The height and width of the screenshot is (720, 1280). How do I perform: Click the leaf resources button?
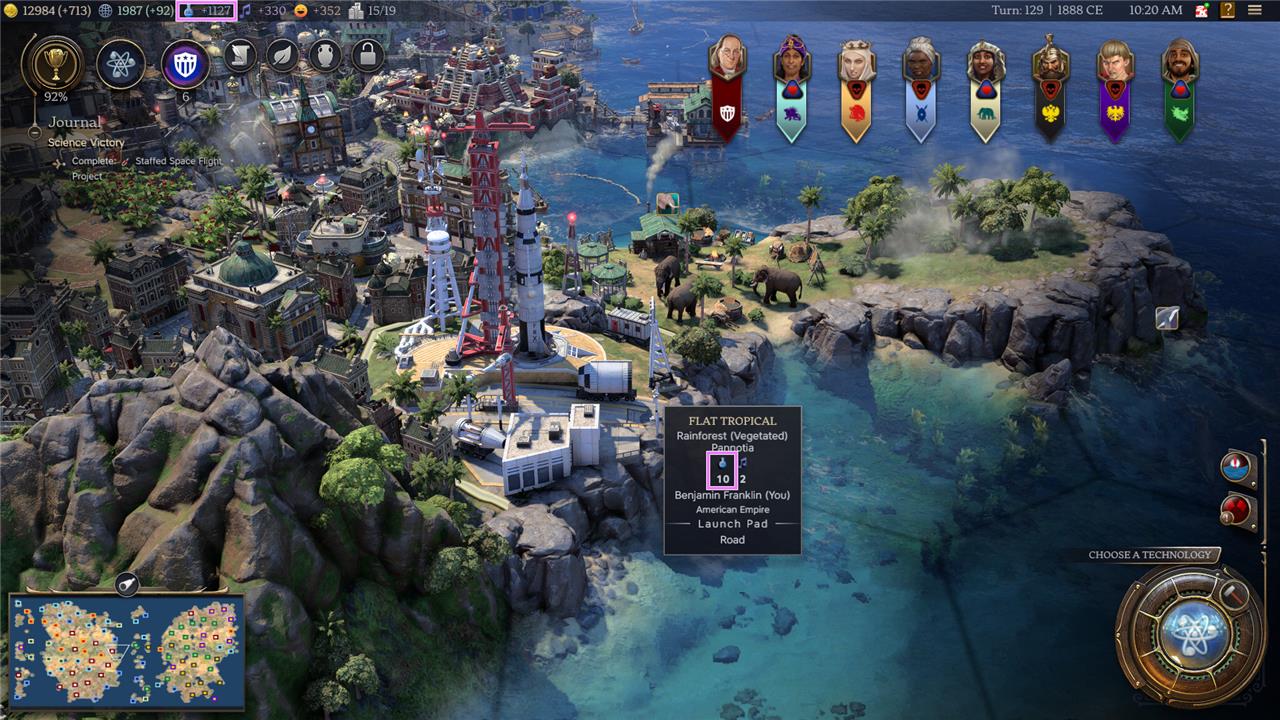pos(282,55)
